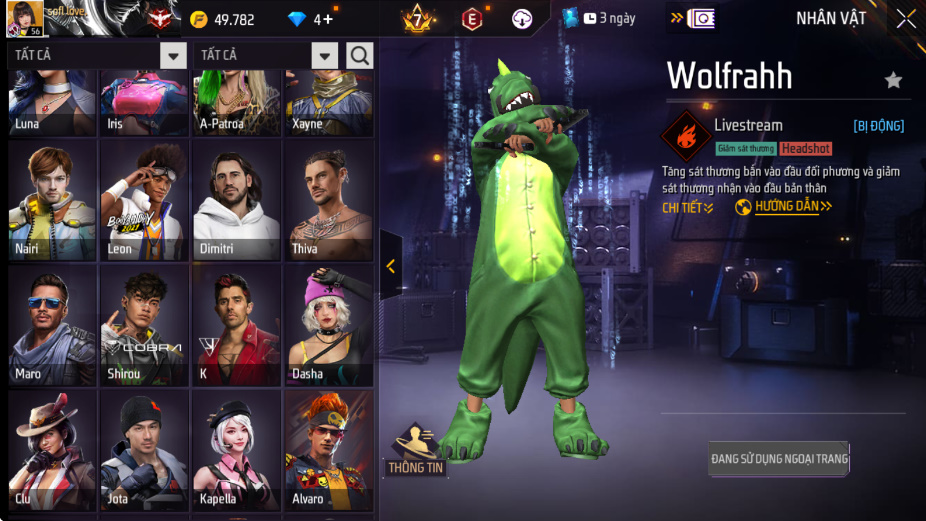Select the Clu character tile
The height and width of the screenshot is (521, 926).
pos(52,450)
